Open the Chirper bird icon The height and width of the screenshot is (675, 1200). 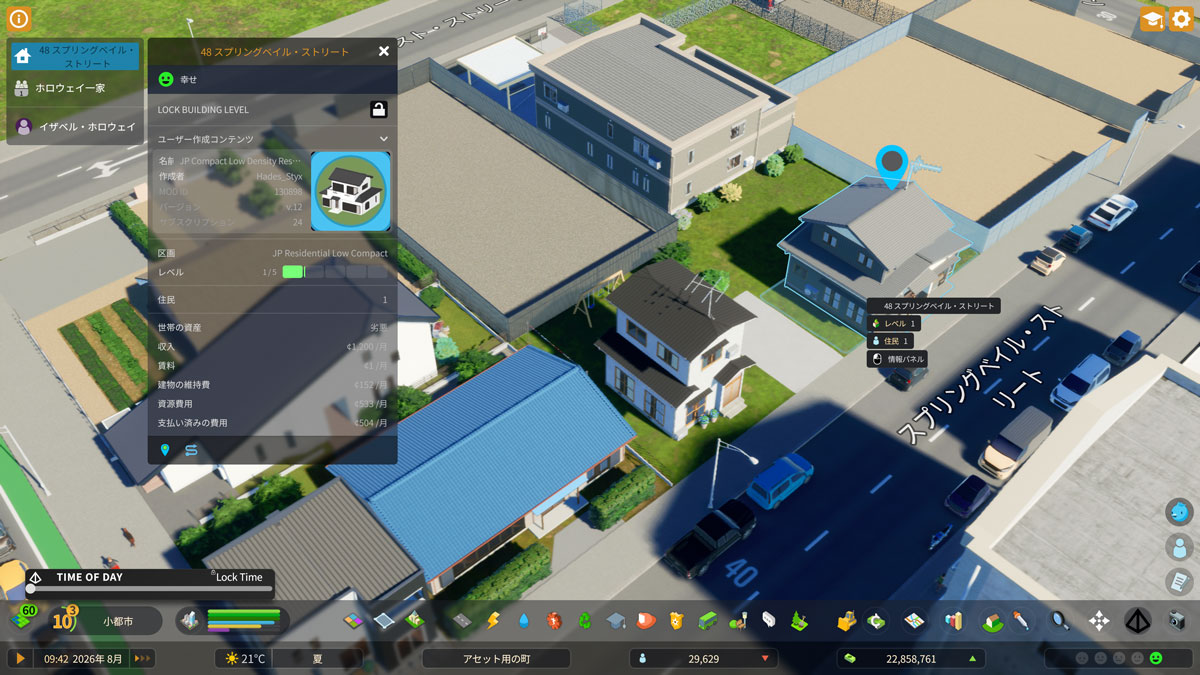pyautogui.click(x=1180, y=512)
